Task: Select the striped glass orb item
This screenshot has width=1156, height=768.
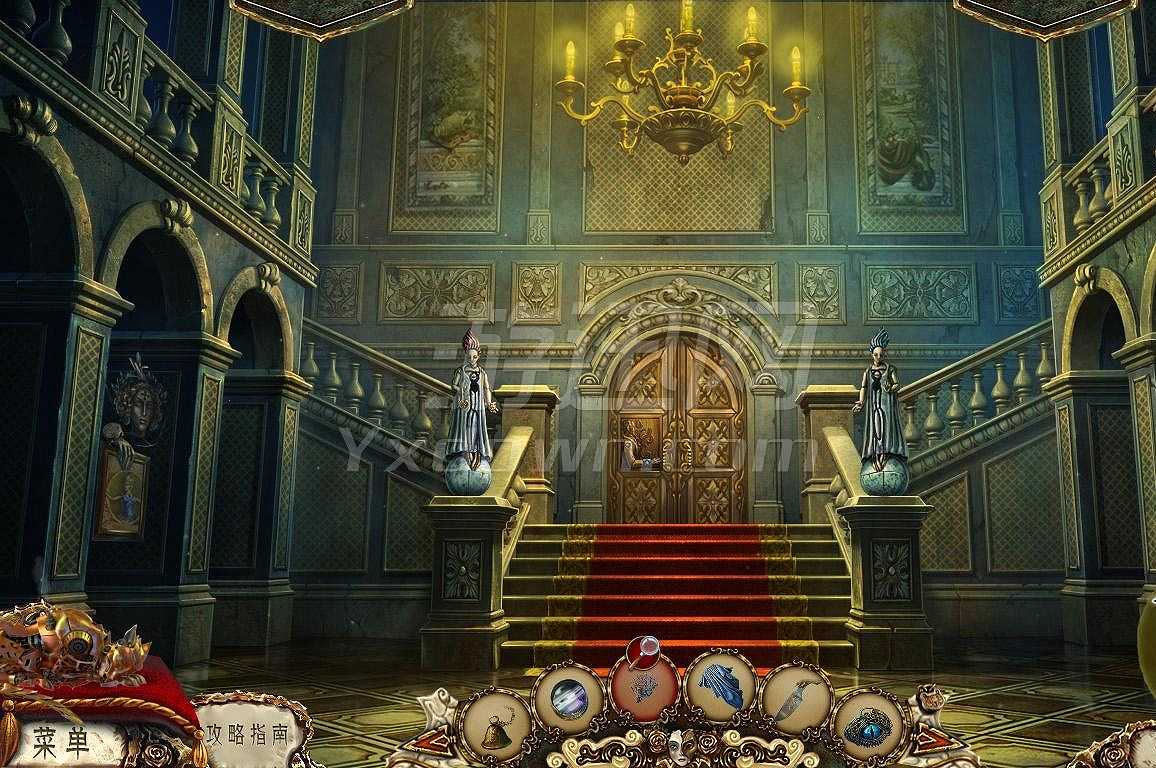Action: click(569, 698)
